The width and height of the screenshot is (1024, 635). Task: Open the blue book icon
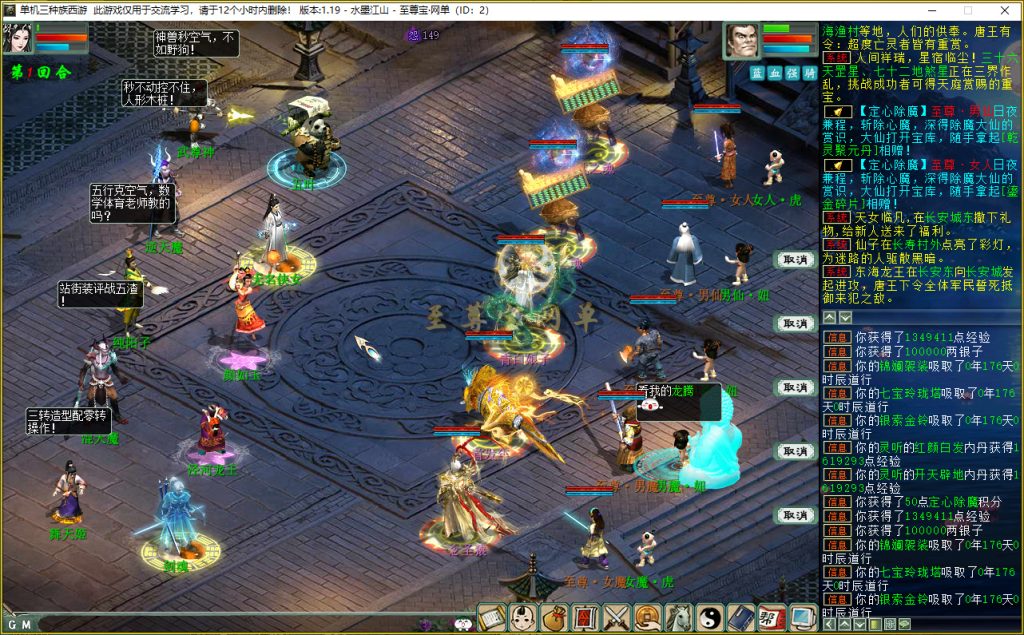(741, 617)
